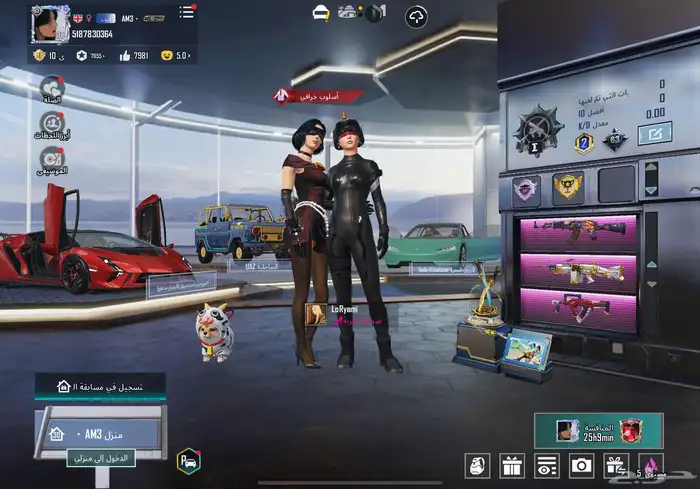Screen dimensions: 700x489
Task: Show the likes count with thumbs-up icon
Action: click(133, 56)
